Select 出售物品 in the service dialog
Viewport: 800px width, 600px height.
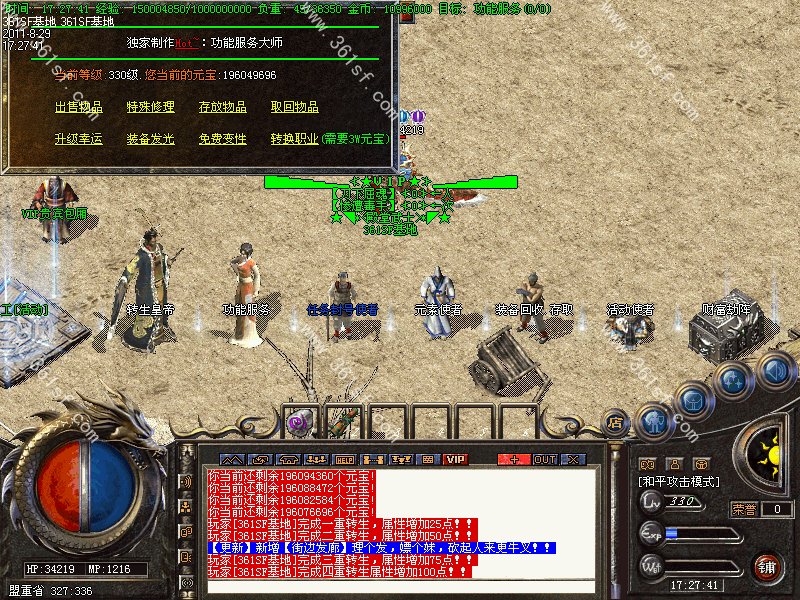click(x=78, y=107)
